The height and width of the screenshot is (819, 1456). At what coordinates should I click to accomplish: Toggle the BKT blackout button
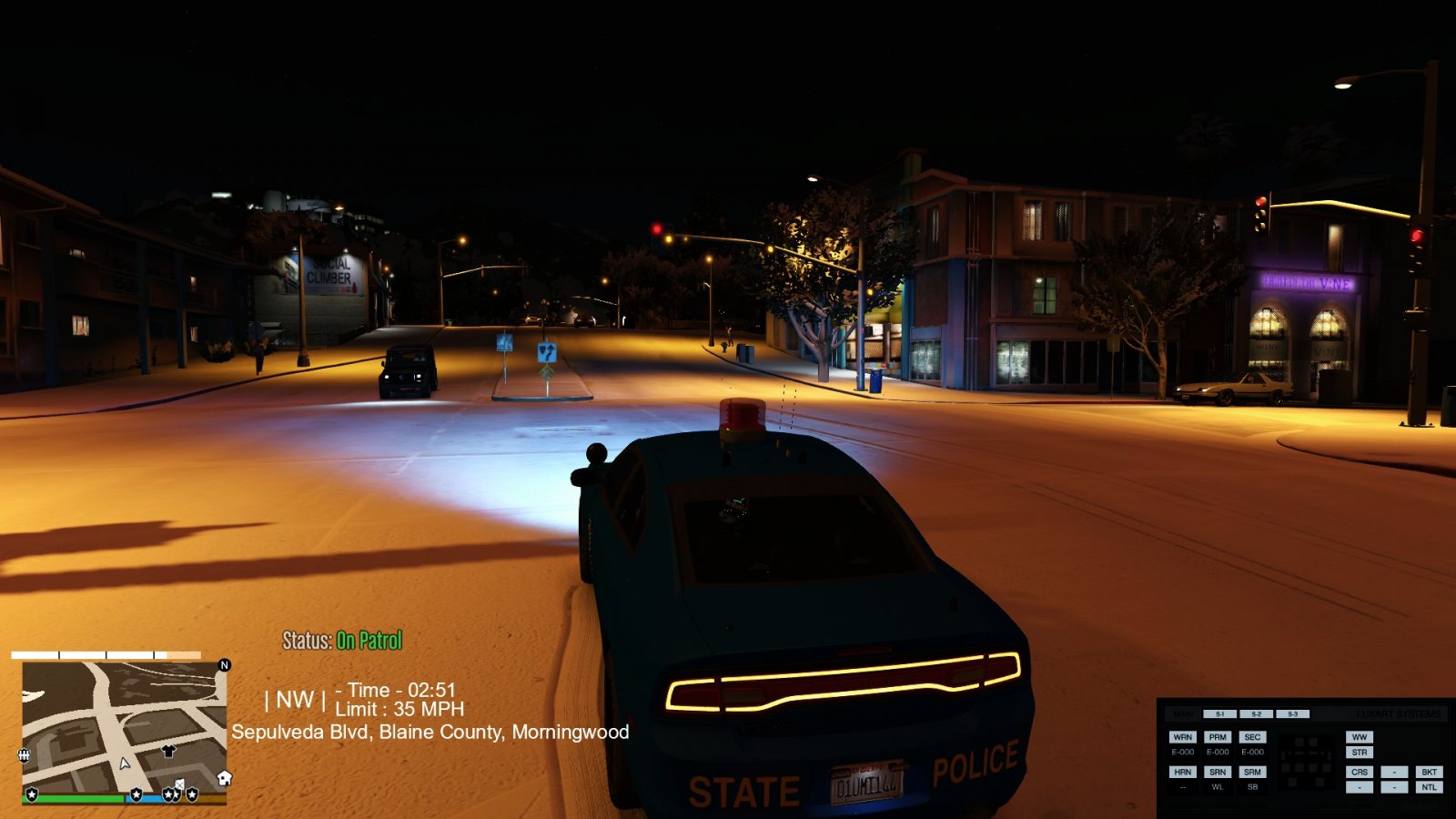tap(1429, 772)
